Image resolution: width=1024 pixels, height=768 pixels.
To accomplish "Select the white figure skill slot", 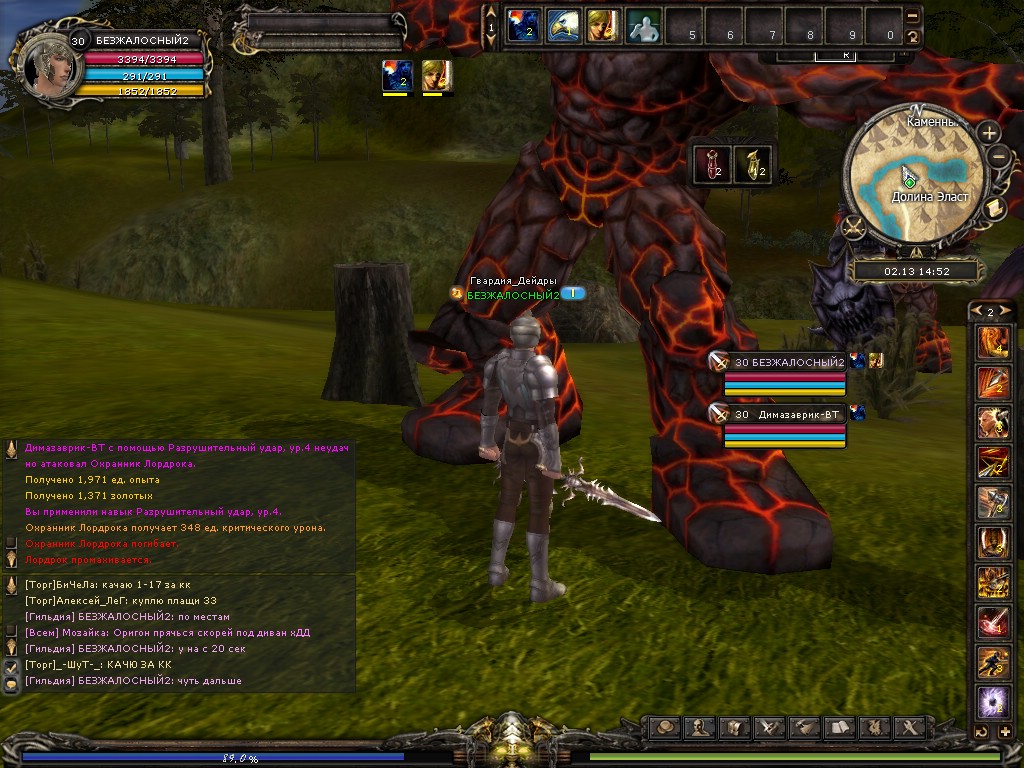I will click(x=643, y=26).
